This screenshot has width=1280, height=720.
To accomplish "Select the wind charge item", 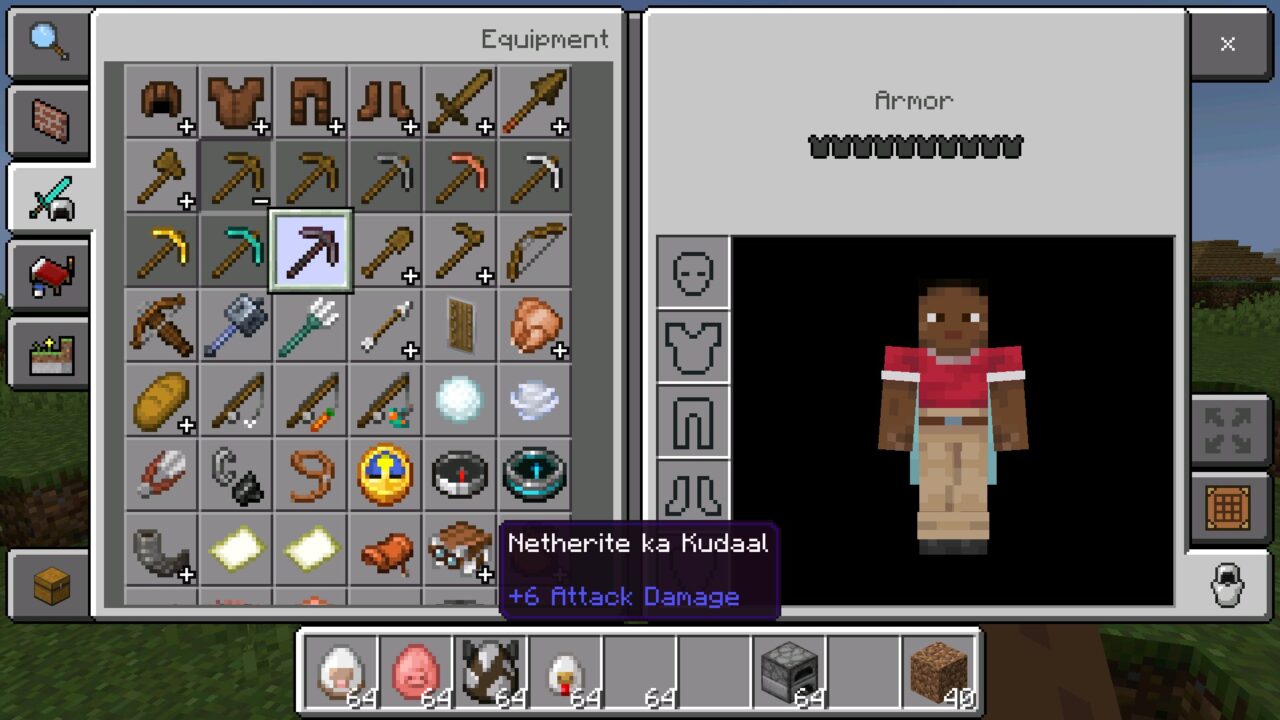I will [535, 400].
